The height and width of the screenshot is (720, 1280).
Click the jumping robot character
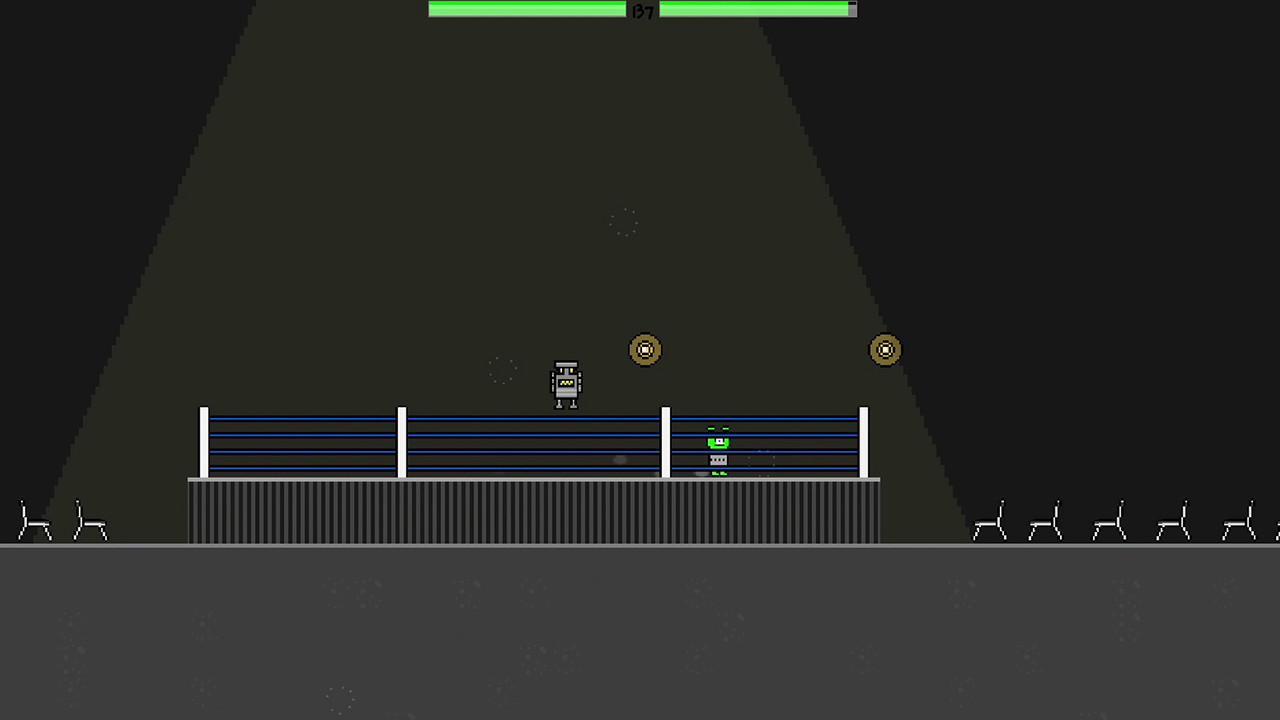(566, 383)
